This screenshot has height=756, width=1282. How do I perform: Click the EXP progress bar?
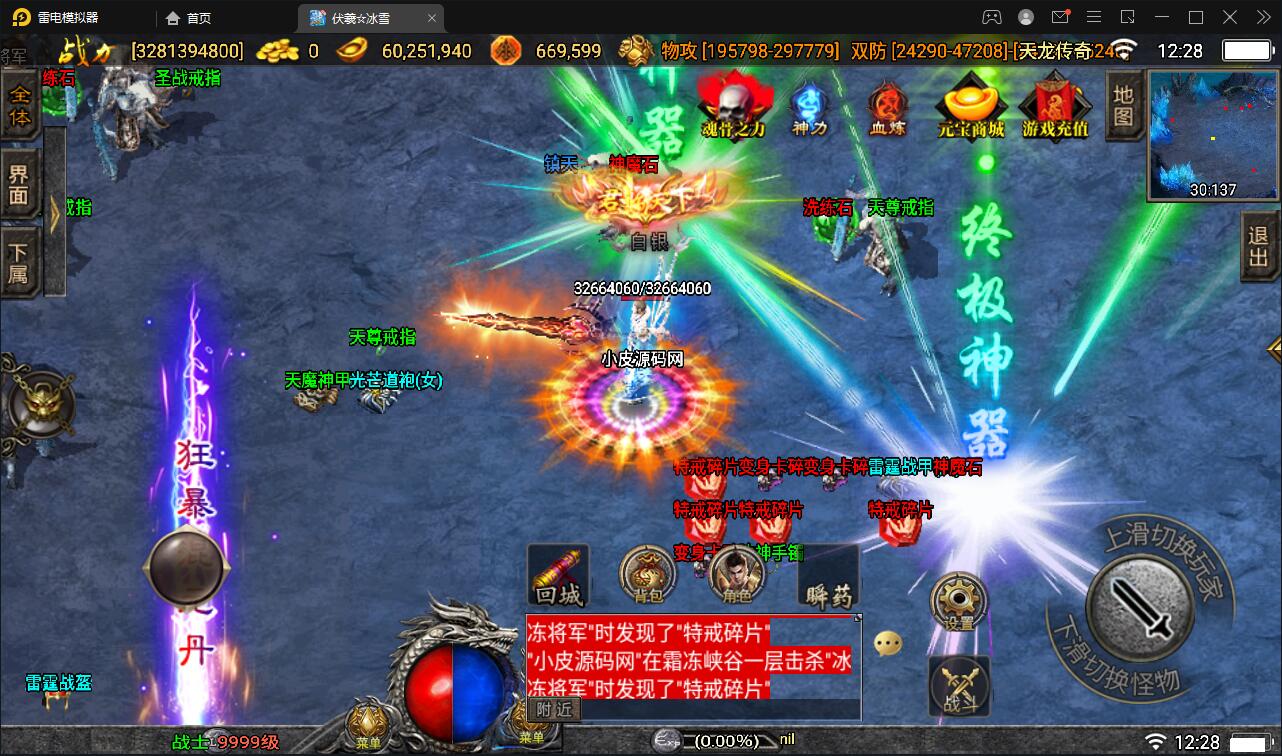click(720, 740)
